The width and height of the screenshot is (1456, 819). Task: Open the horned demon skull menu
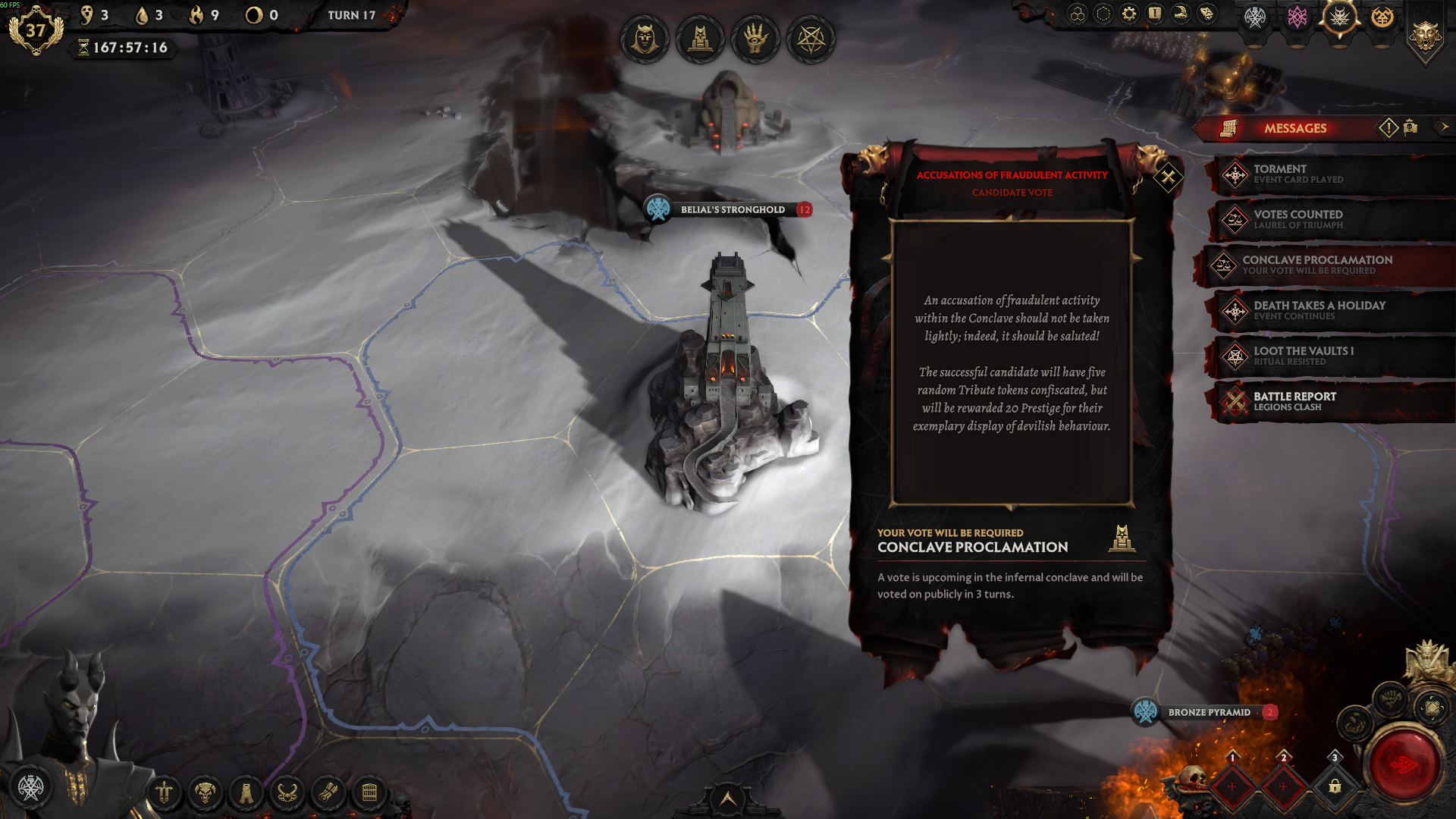coord(205,793)
